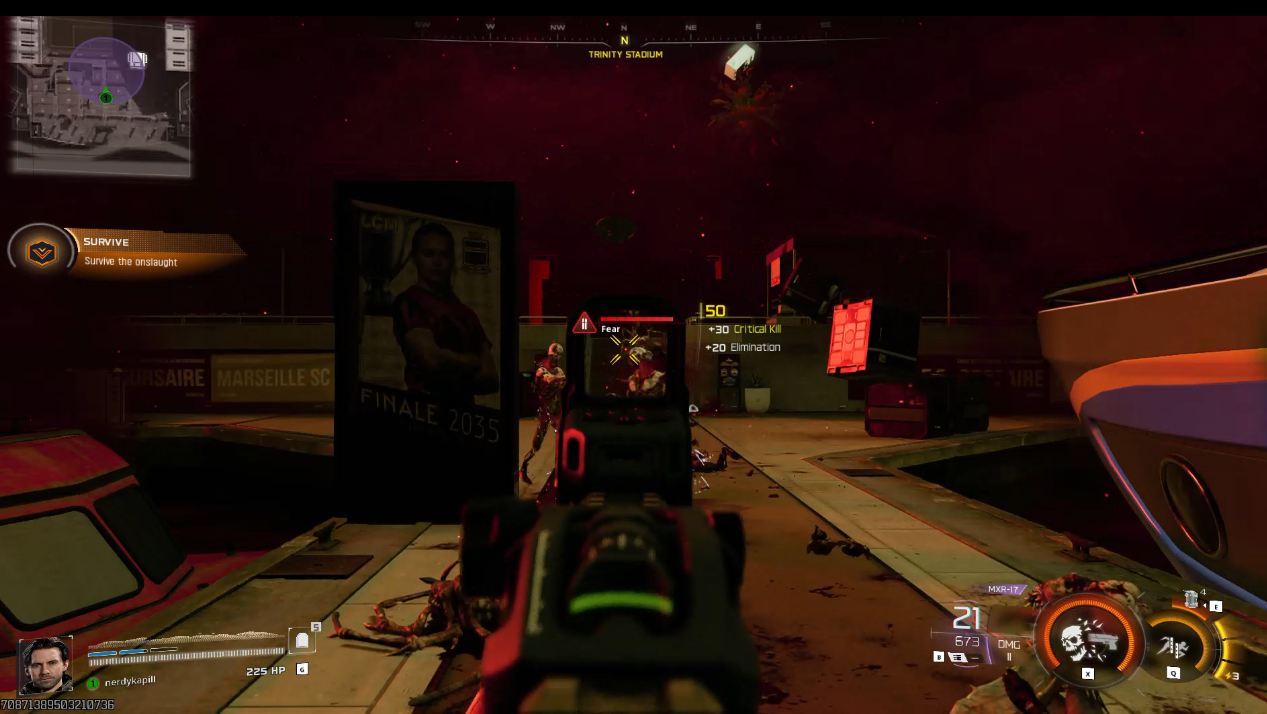Viewport: 1267px width, 714px height.
Task: Use the grenade canister equipment icon
Action: coord(1191,600)
